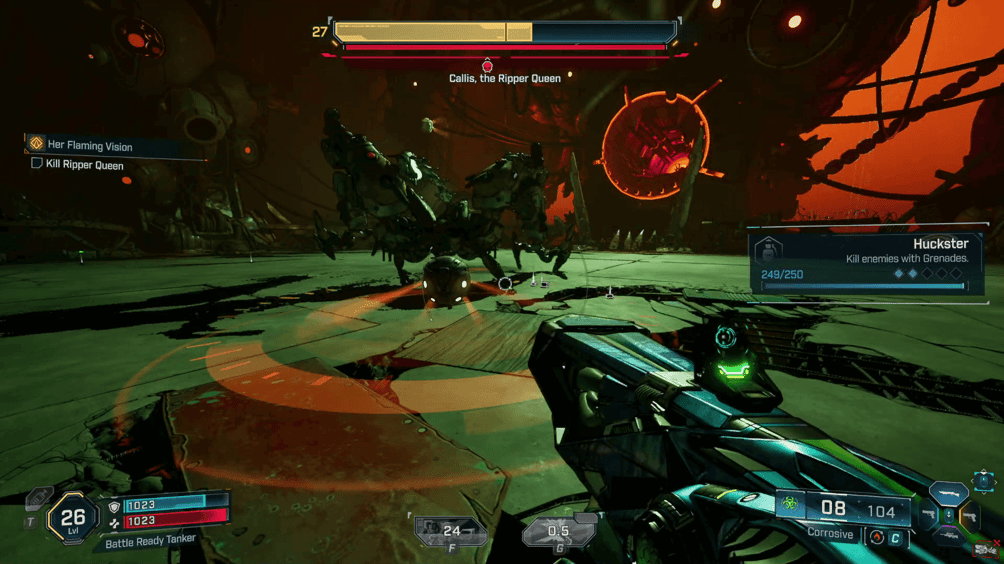The image size is (1004, 564).
Task: Select the boss marker under the health bar
Action: click(488, 65)
